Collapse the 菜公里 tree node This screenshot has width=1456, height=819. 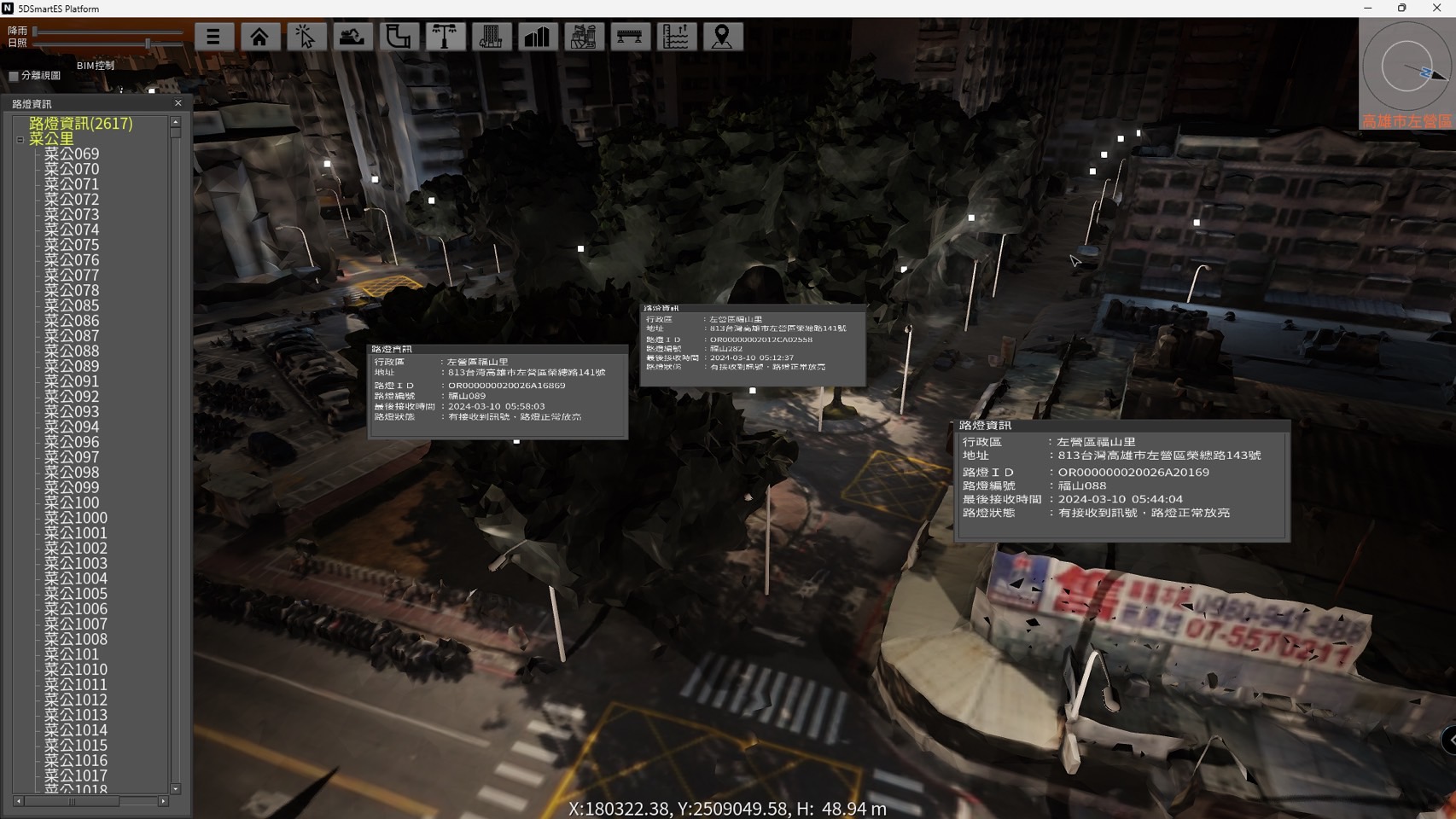pyautogui.click(x=20, y=139)
